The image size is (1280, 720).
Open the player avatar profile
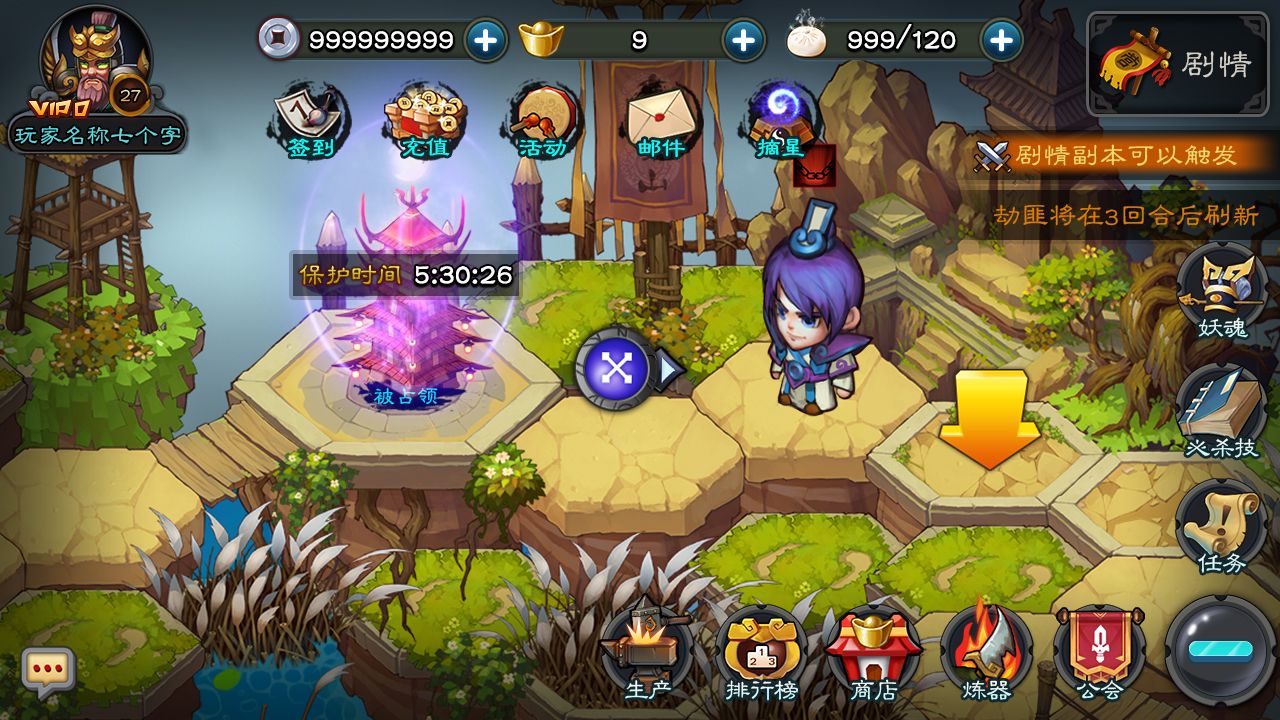pos(95,60)
